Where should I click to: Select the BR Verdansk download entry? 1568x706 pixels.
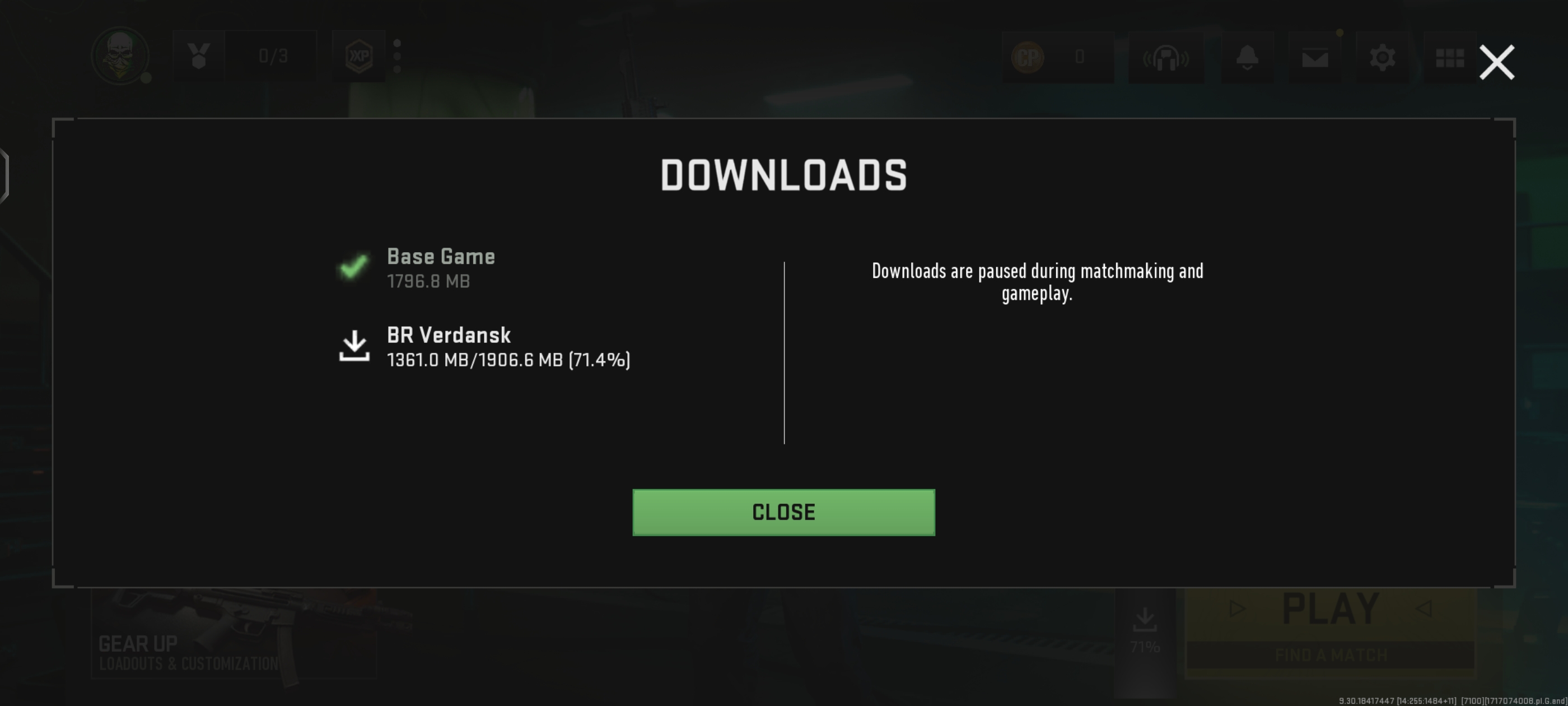pyautogui.click(x=484, y=347)
